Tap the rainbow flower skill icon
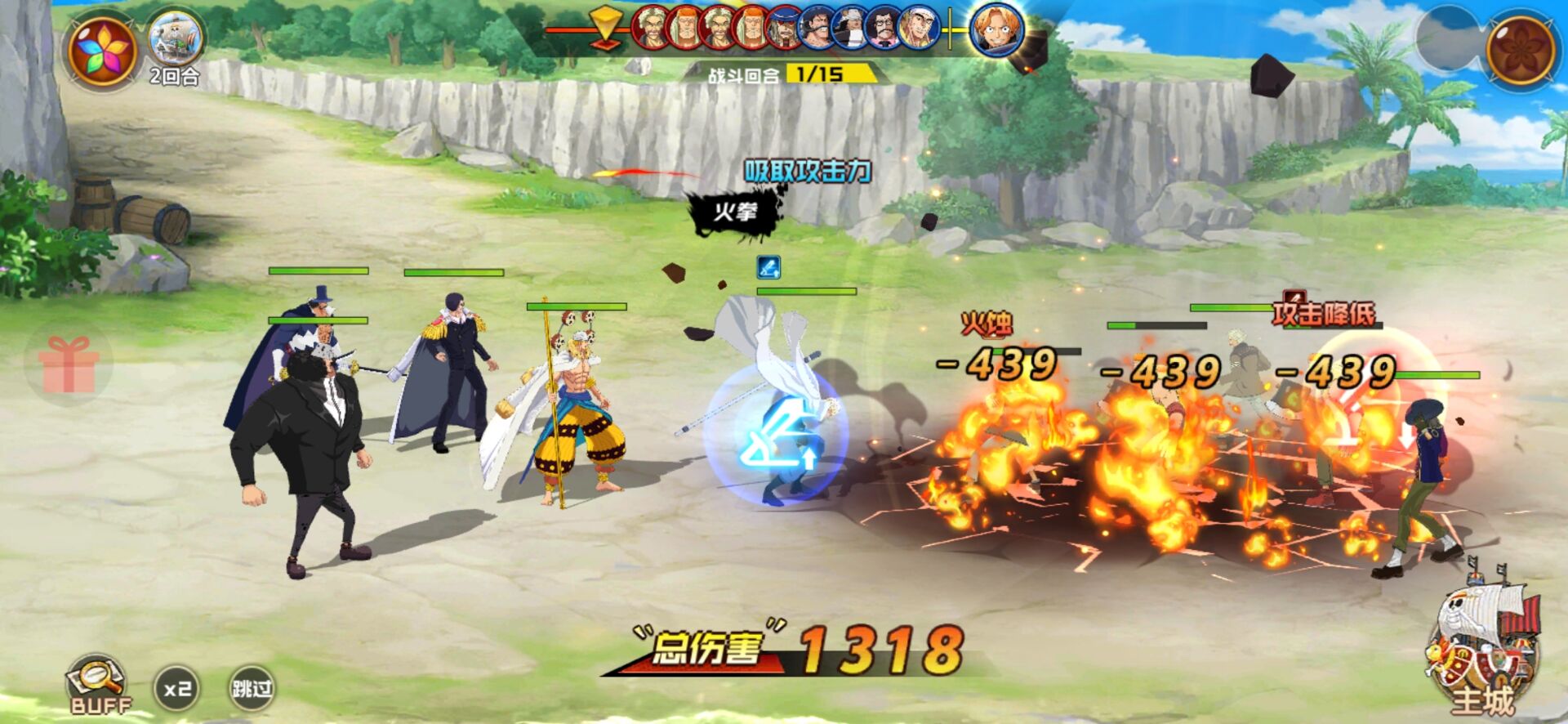 [103, 49]
